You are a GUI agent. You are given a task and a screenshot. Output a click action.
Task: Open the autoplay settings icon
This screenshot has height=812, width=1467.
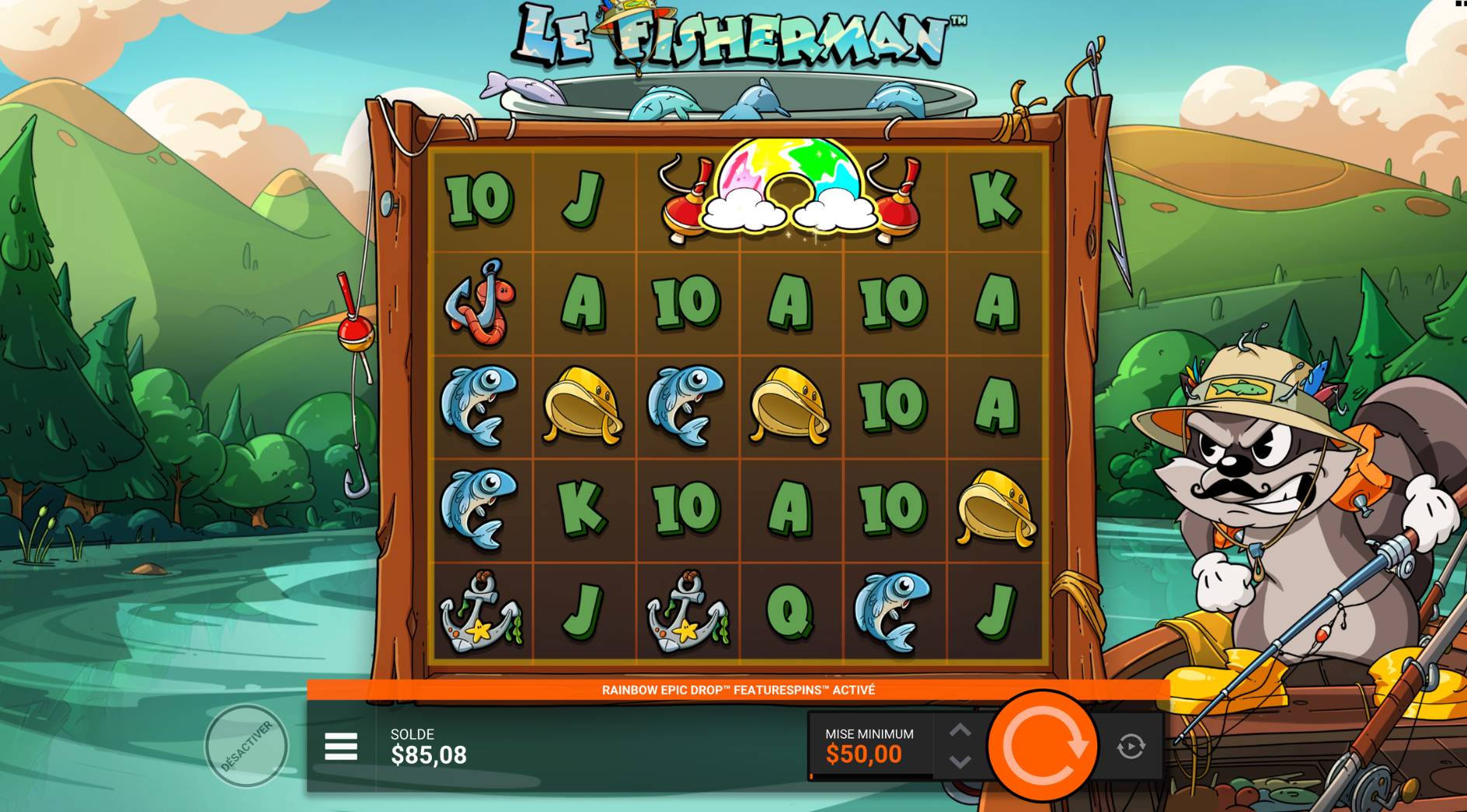(x=1131, y=747)
